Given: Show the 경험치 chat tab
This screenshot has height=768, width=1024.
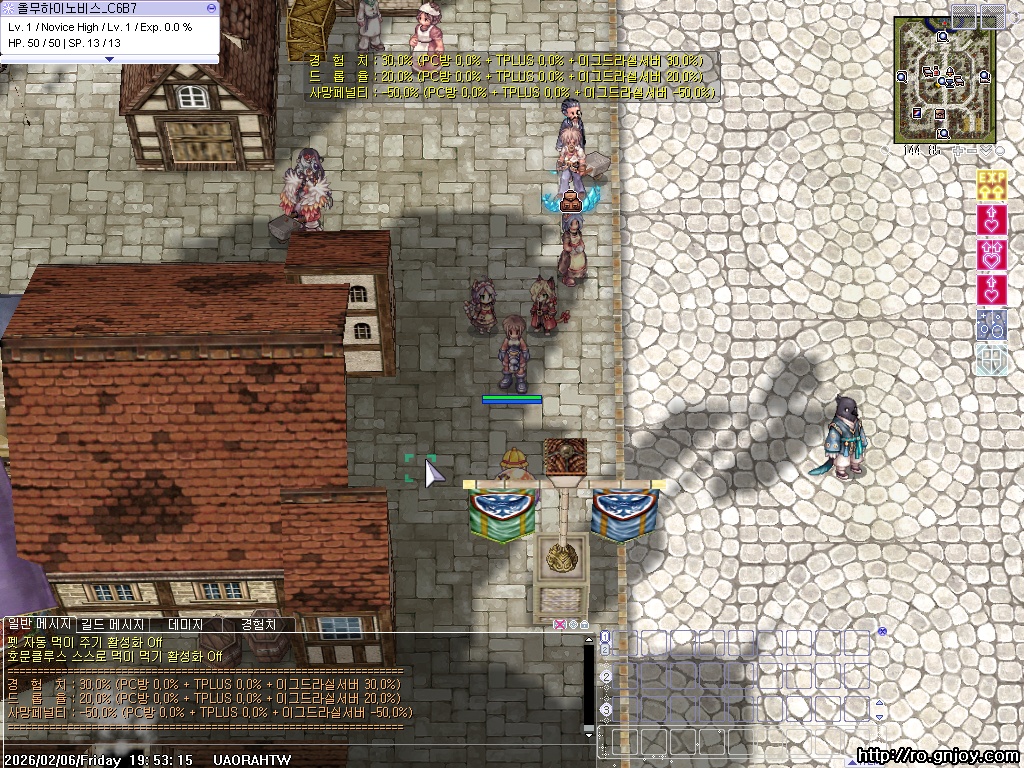Looking at the screenshot, I should click(x=259, y=624).
